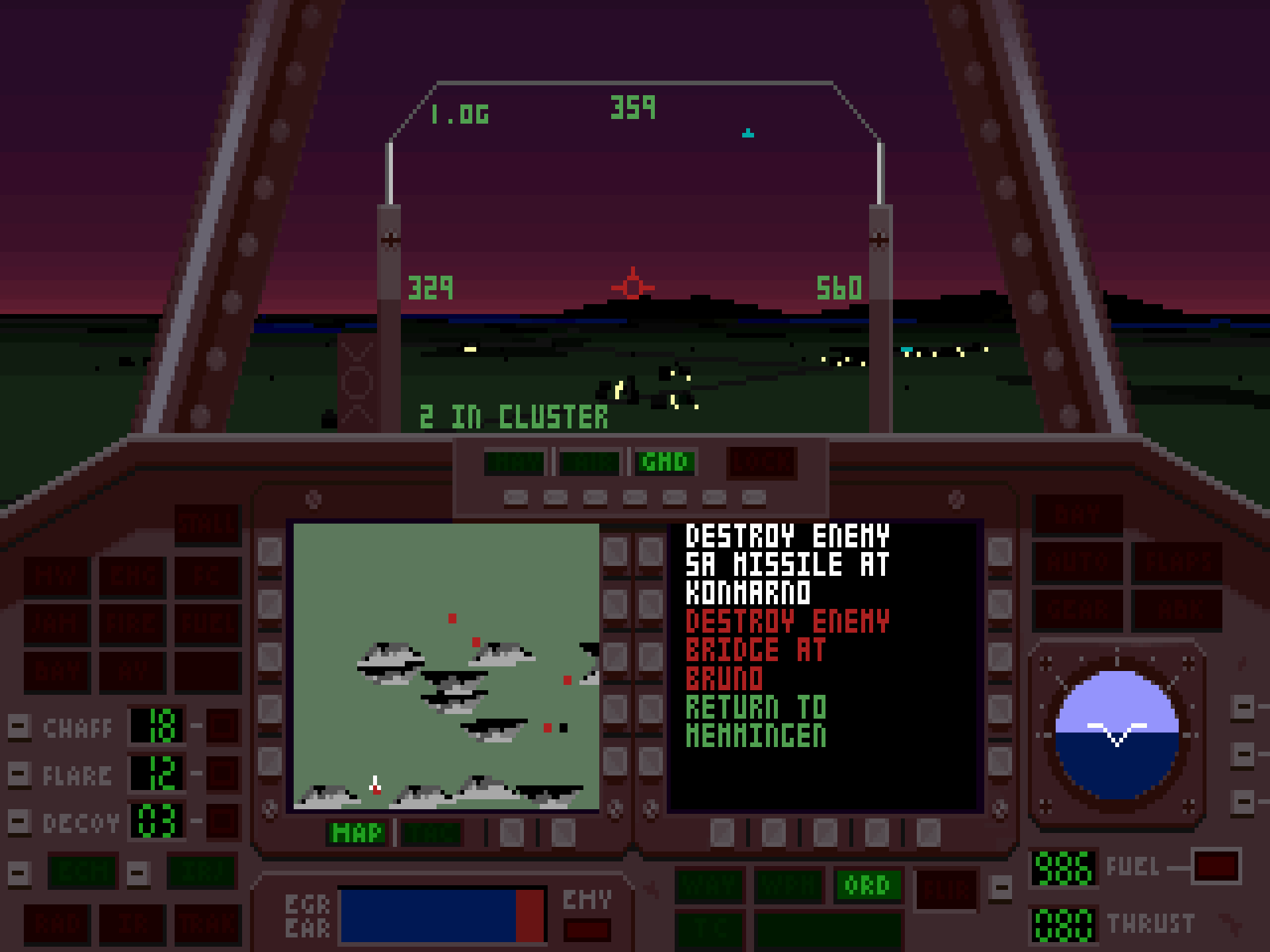This screenshot has height=952, width=1270.
Task: Select the Return to Memmingen objective
Action: coord(756,721)
